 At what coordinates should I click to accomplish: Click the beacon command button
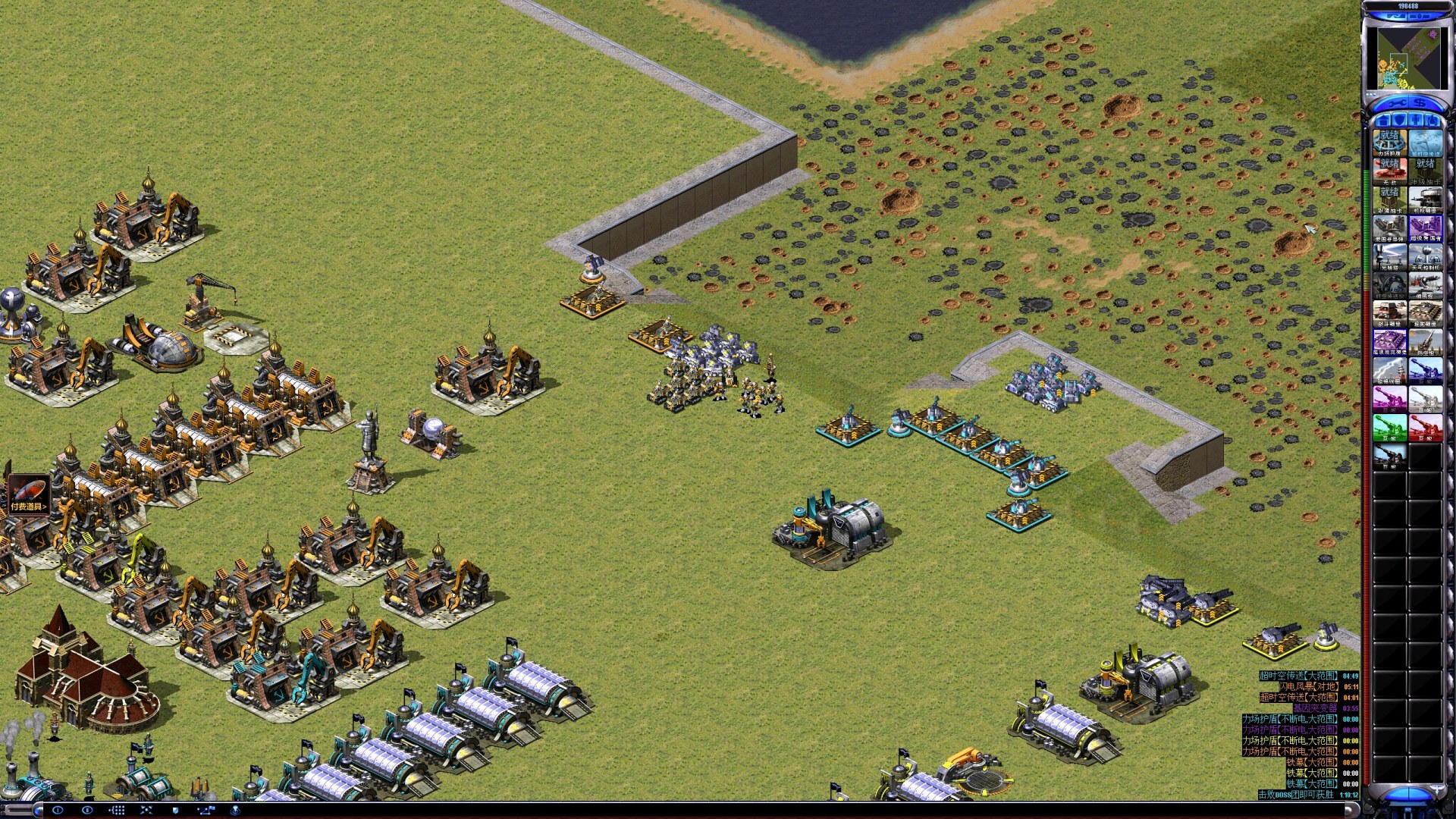(235, 811)
